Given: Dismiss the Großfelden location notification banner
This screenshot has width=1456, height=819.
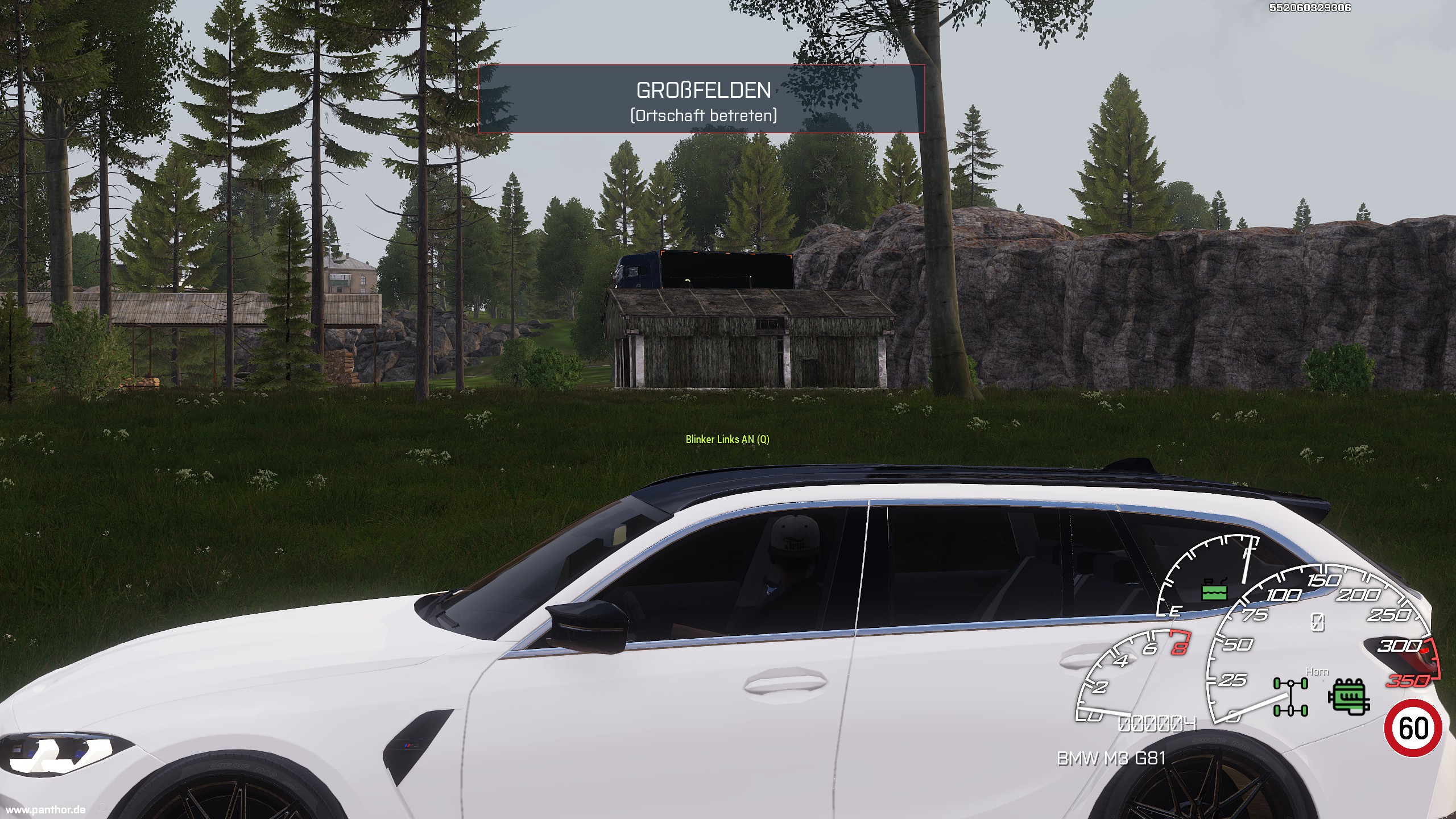Looking at the screenshot, I should pyautogui.click(x=701, y=99).
